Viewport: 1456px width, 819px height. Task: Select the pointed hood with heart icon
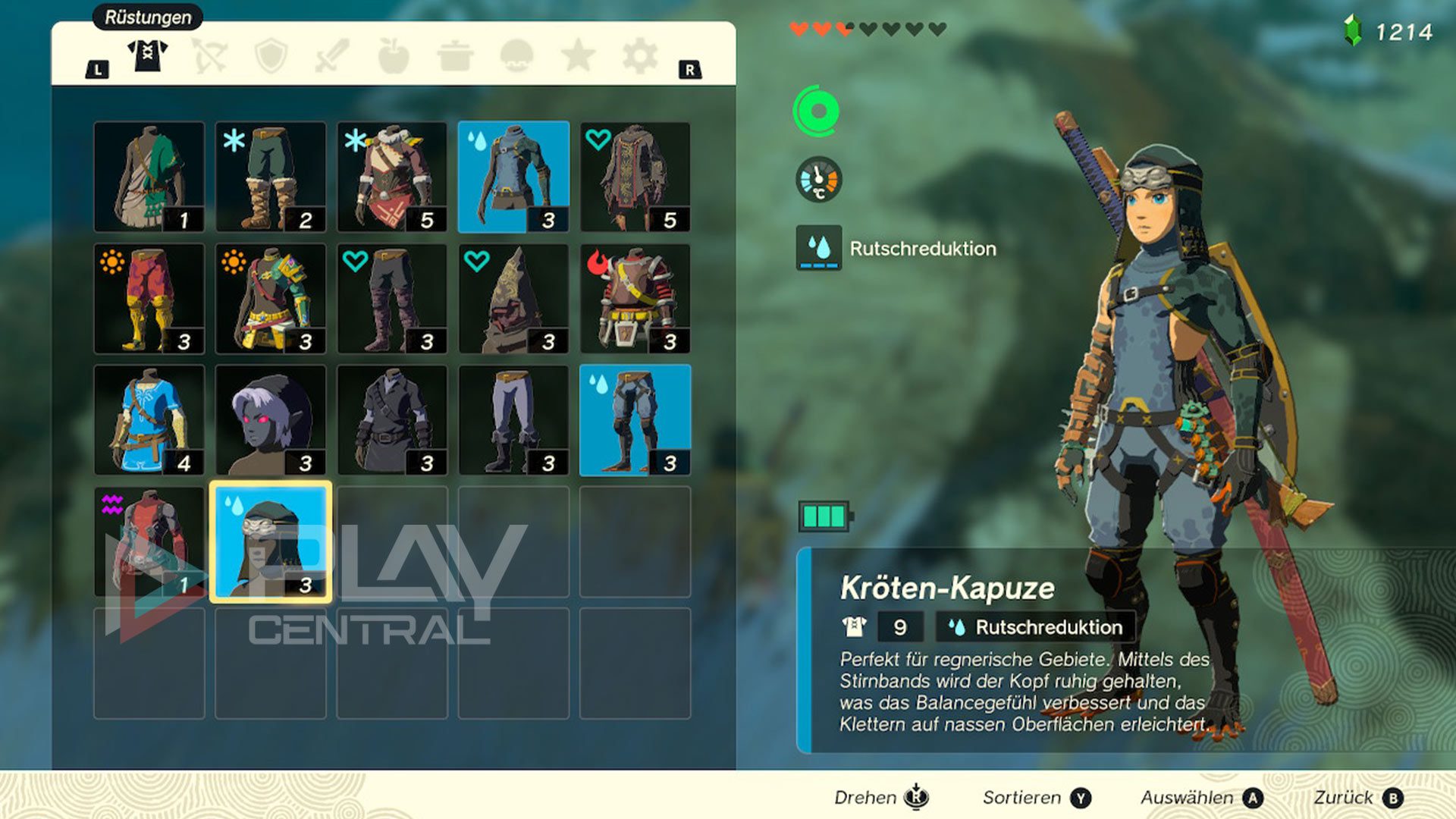coord(513,299)
